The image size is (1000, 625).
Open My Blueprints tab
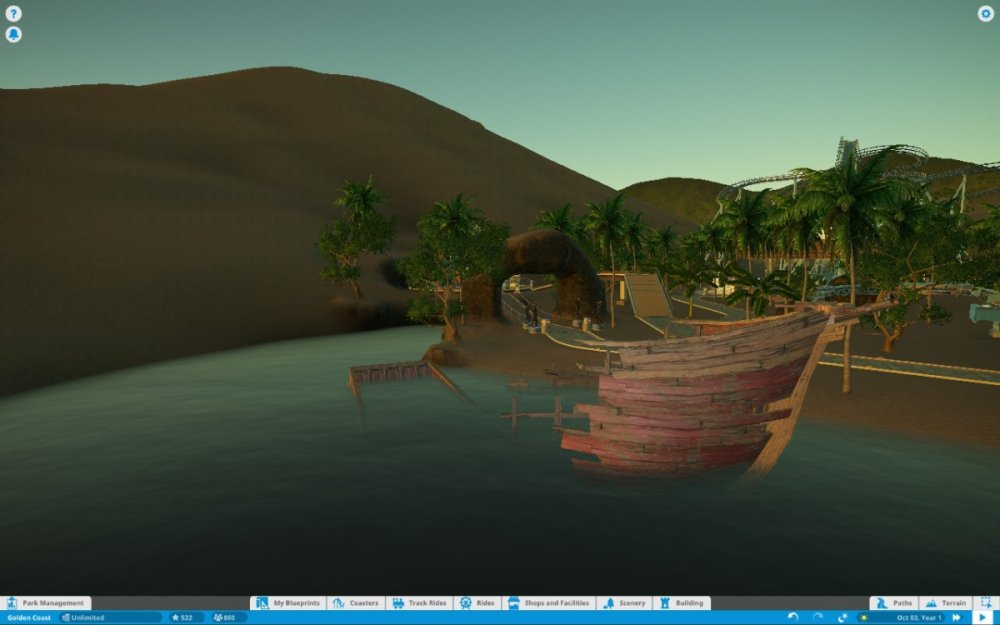pyautogui.click(x=288, y=603)
